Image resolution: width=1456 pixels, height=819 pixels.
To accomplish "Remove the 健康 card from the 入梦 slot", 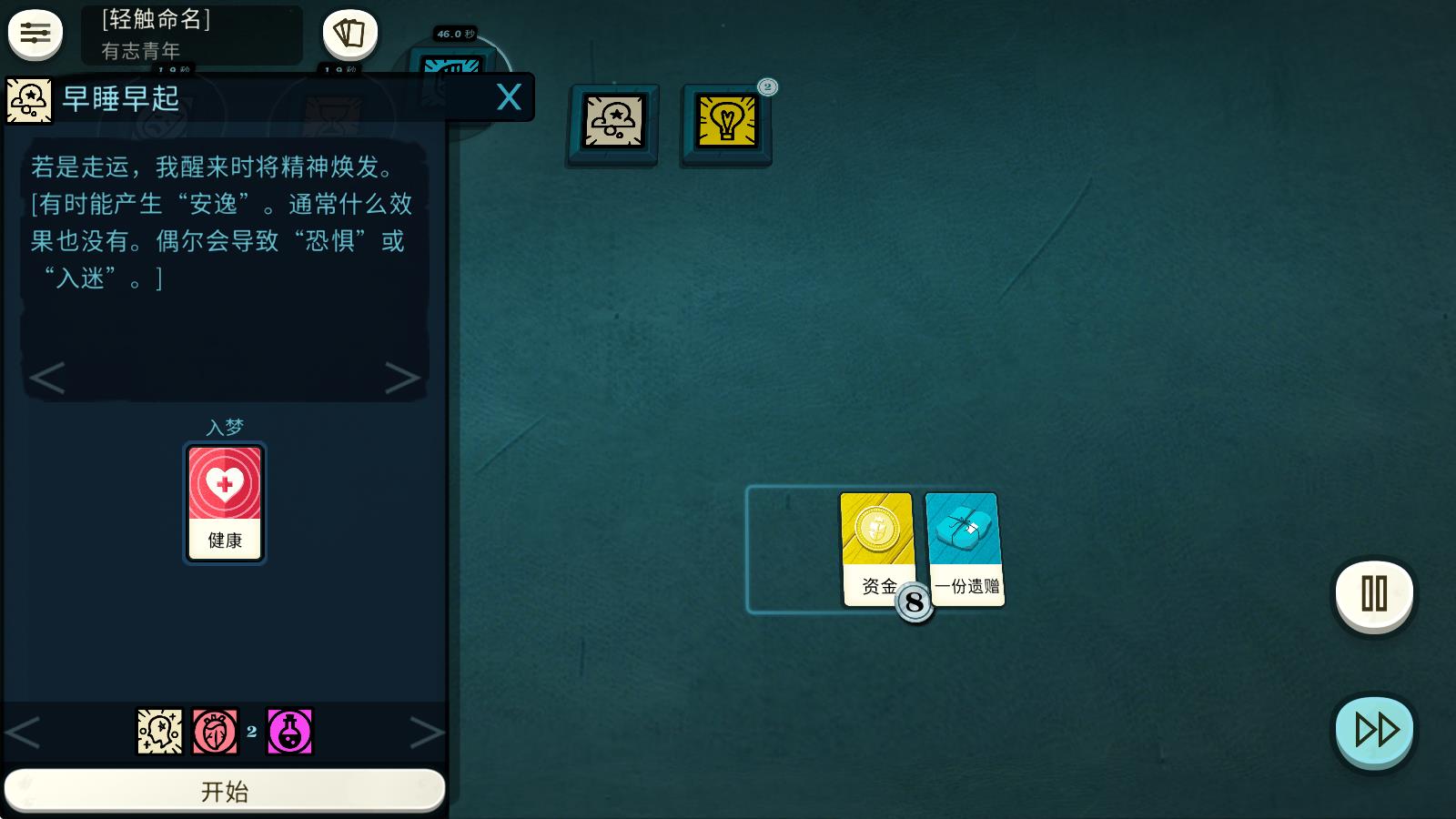I will coord(224,502).
